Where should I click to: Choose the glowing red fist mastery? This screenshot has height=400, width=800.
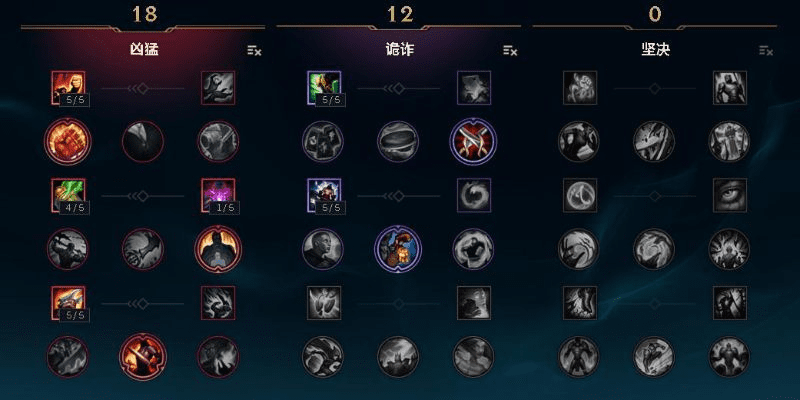point(66,141)
